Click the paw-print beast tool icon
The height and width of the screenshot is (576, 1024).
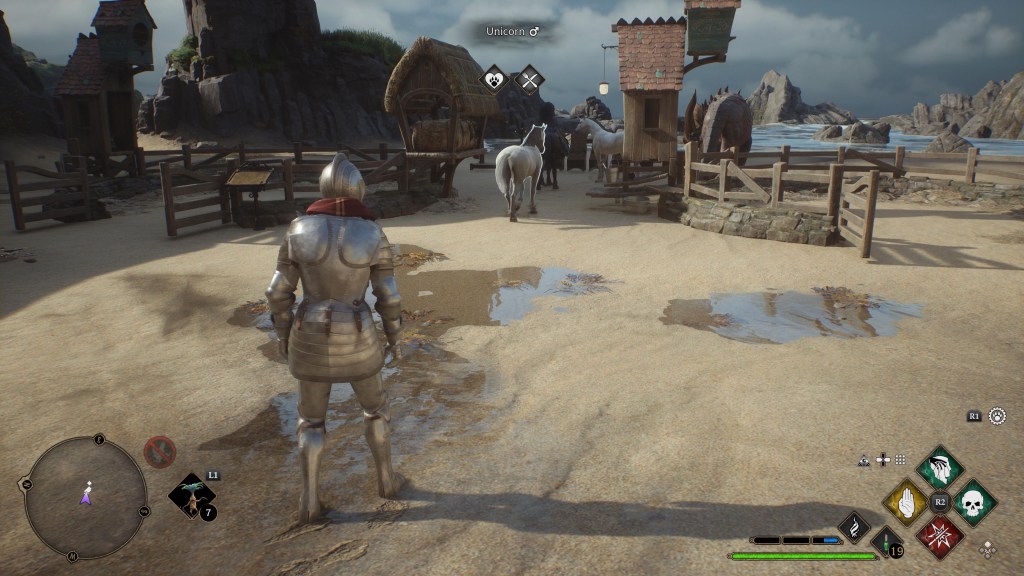pyautogui.click(x=997, y=416)
